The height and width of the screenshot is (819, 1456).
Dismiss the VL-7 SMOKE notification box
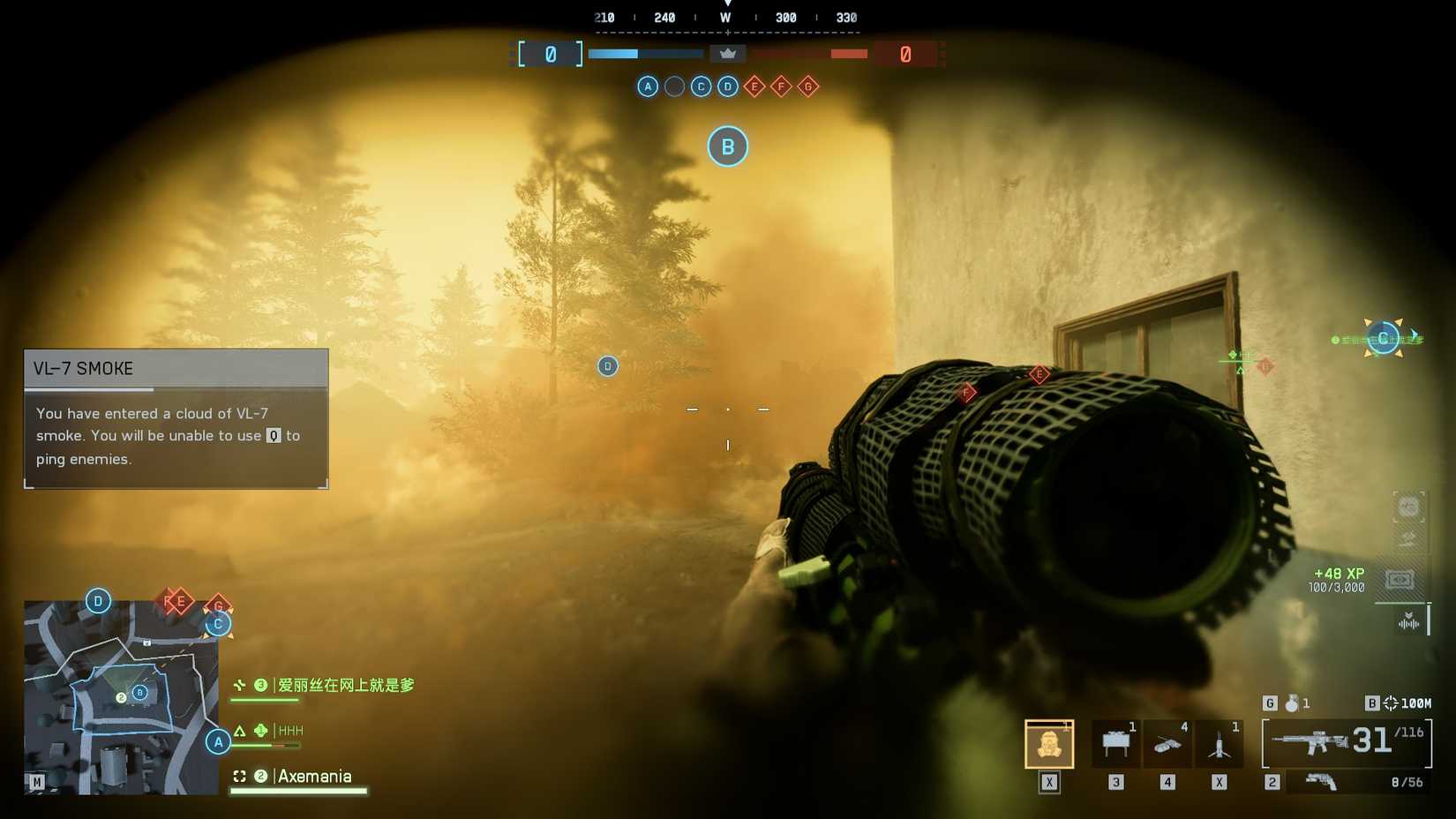point(175,418)
